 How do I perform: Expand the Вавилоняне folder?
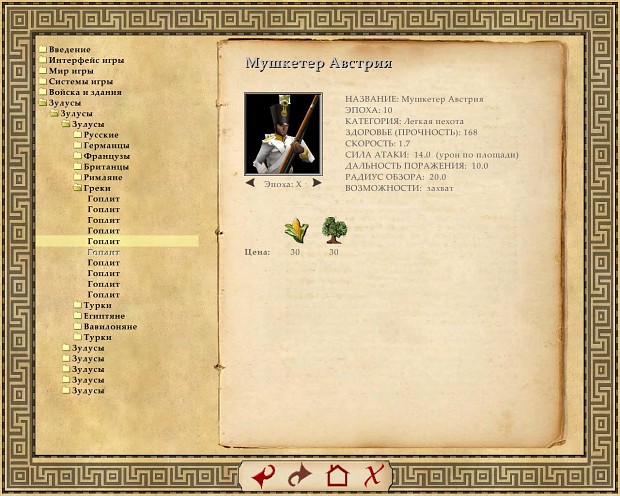point(110,327)
